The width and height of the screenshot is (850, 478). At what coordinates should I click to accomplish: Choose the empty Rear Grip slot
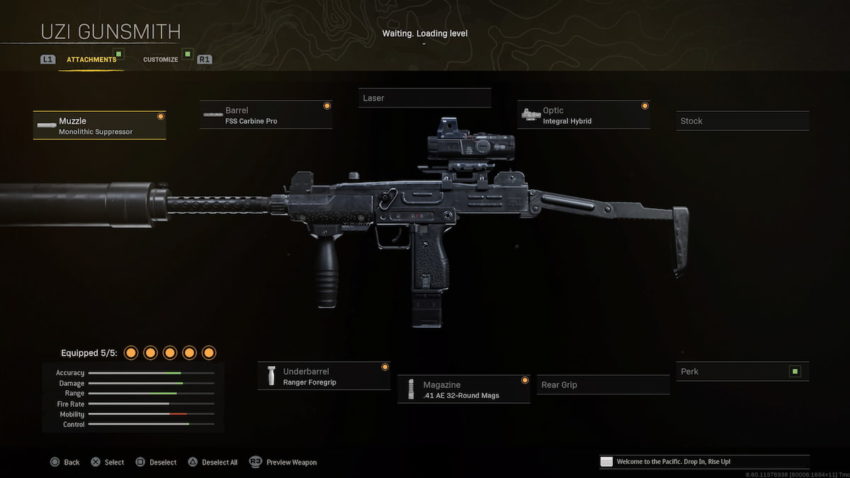click(x=603, y=385)
